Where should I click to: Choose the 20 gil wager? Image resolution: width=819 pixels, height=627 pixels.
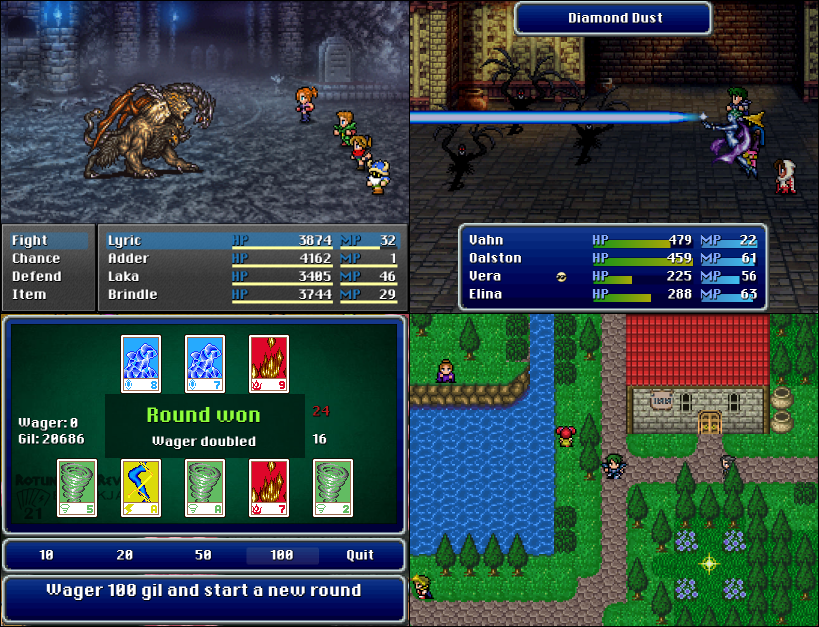(x=125, y=555)
